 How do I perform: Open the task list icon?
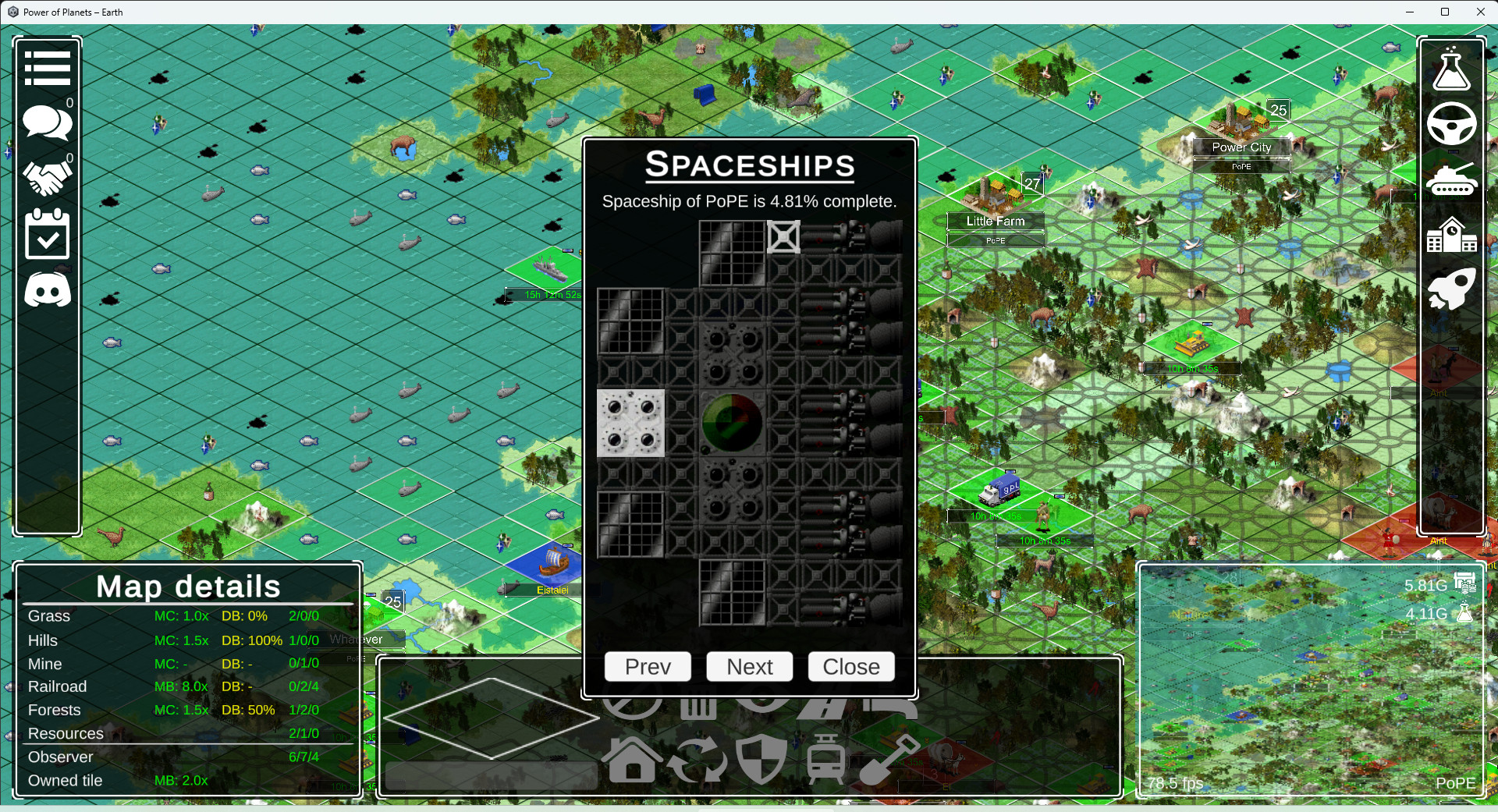click(47, 67)
